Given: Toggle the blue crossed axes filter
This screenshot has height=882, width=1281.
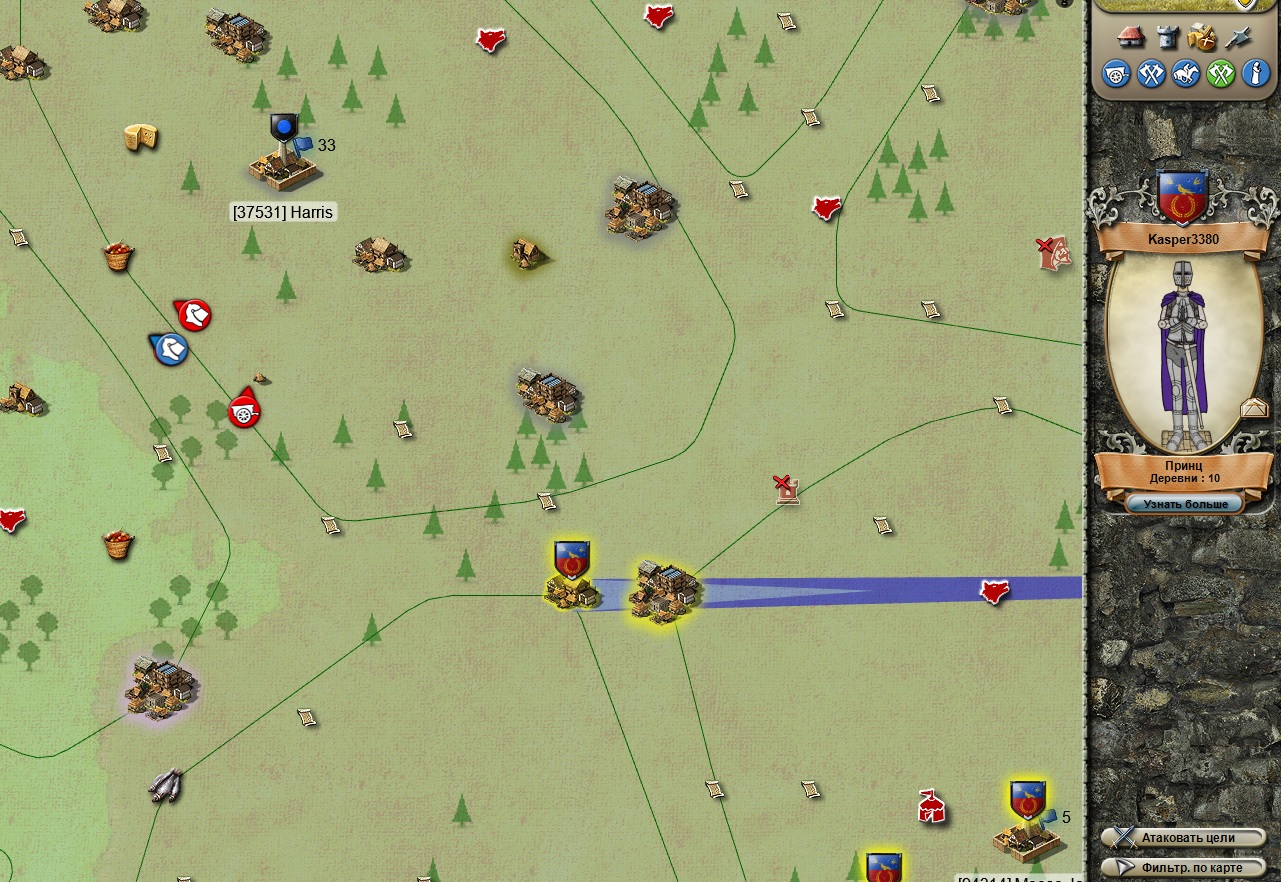Looking at the screenshot, I should pos(1151,73).
